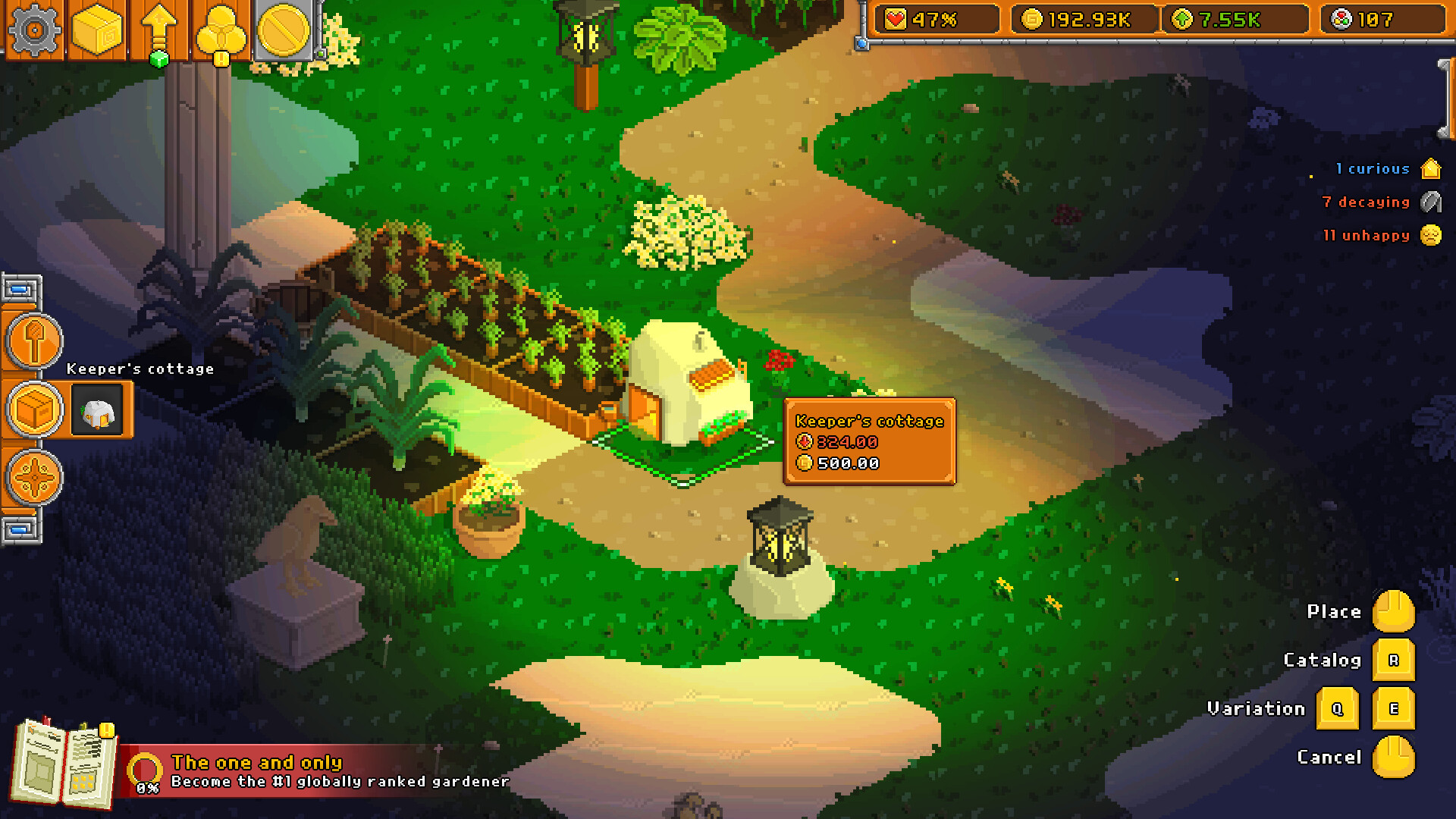This screenshot has height=819, width=1456.
Task: Click the Variation Q button
Action: point(1338,708)
